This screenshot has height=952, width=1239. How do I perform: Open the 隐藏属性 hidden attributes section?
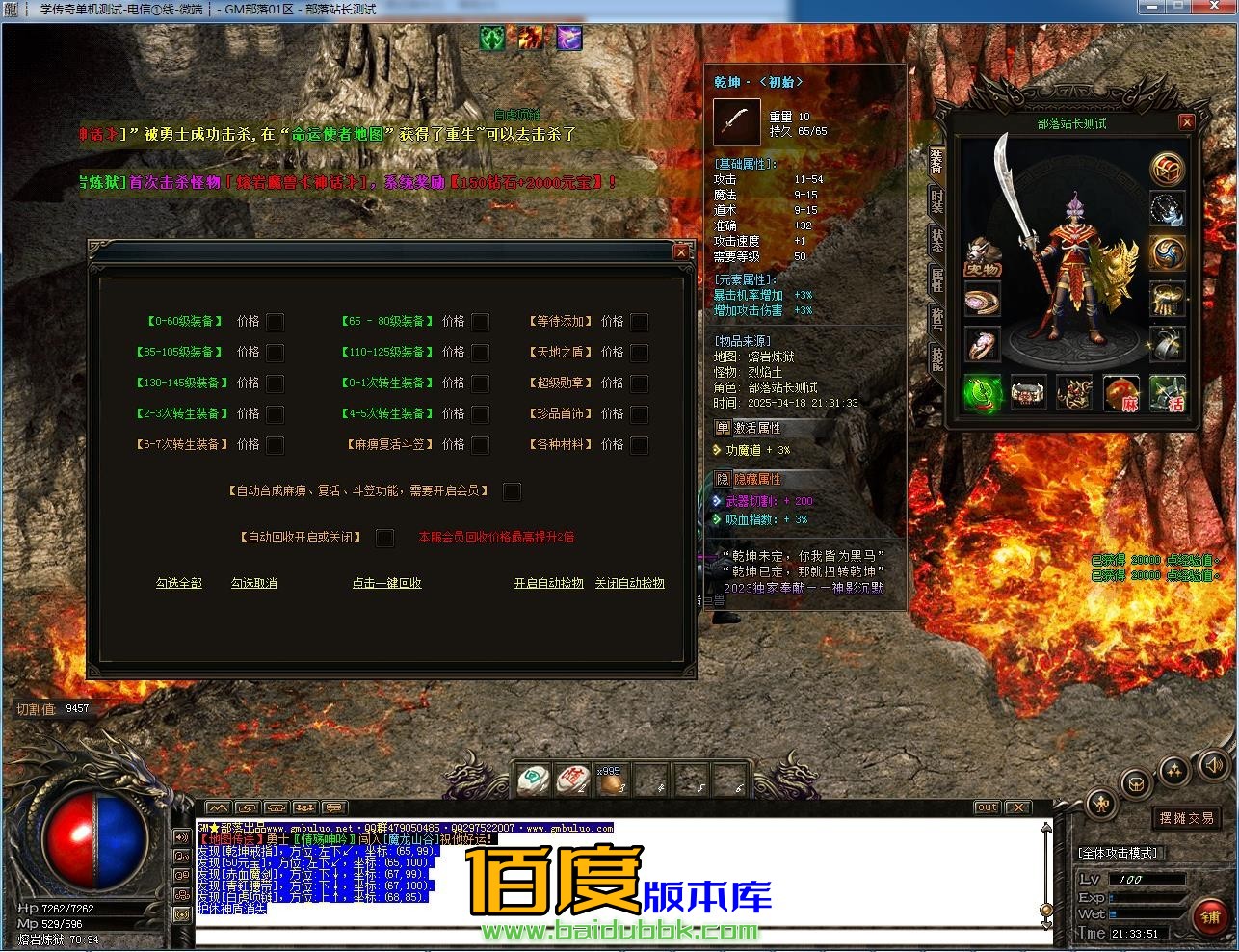coord(756,479)
